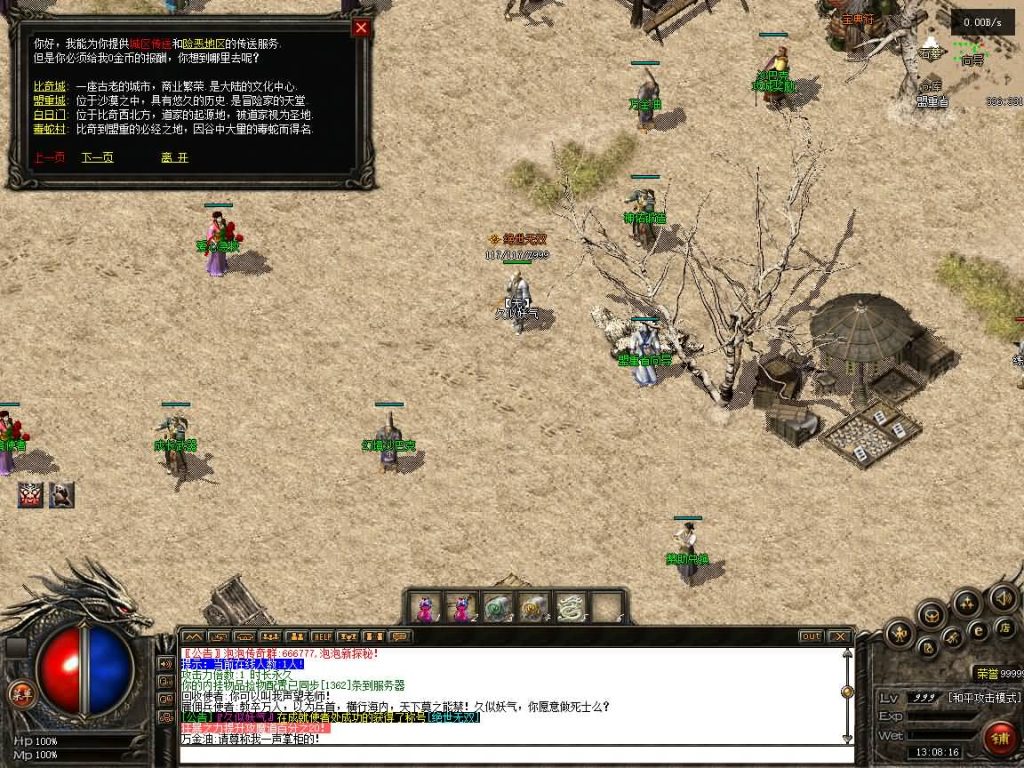Close the teleport dialog window
This screenshot has height=768, width=1024.
(361, 28)
